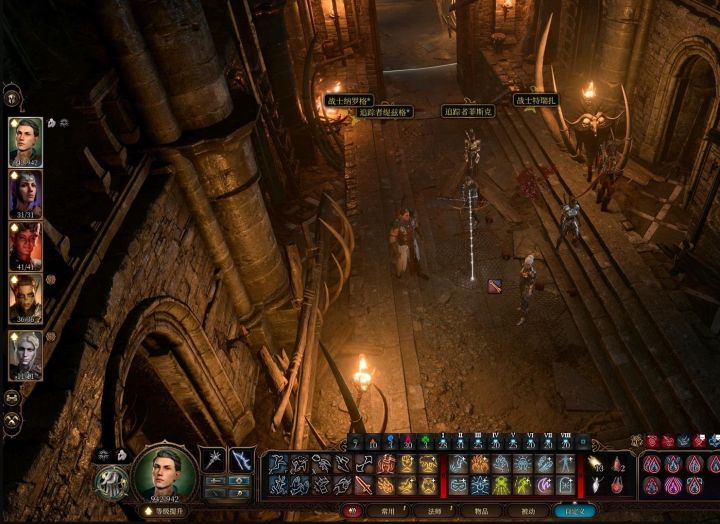
Task: Open the main character portrait on hotbar
Action: (x=165, y=473)
